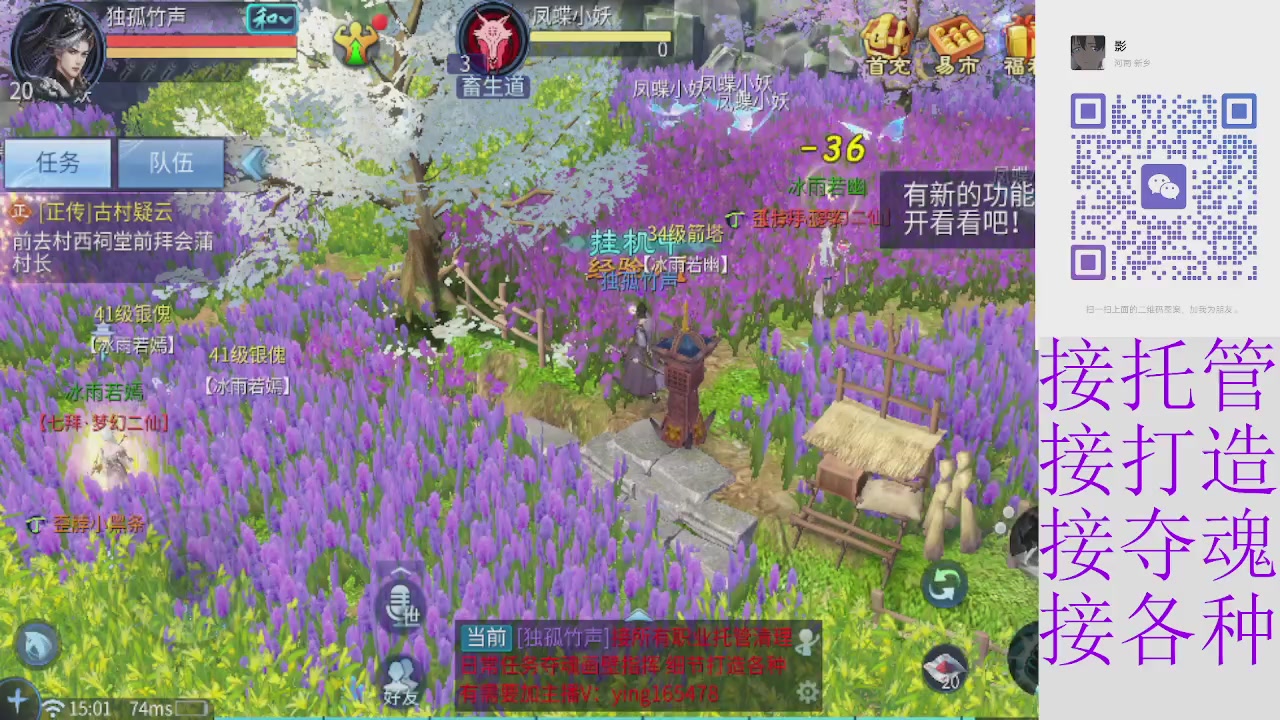Open chat settings via the gear icon
This screenshot has height=720, width=1280.
(808, 690)
